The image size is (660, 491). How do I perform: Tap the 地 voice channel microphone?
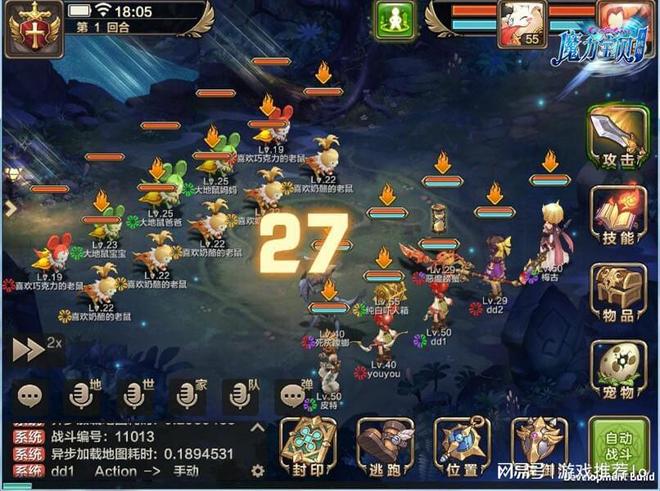(x=82, y=394)
